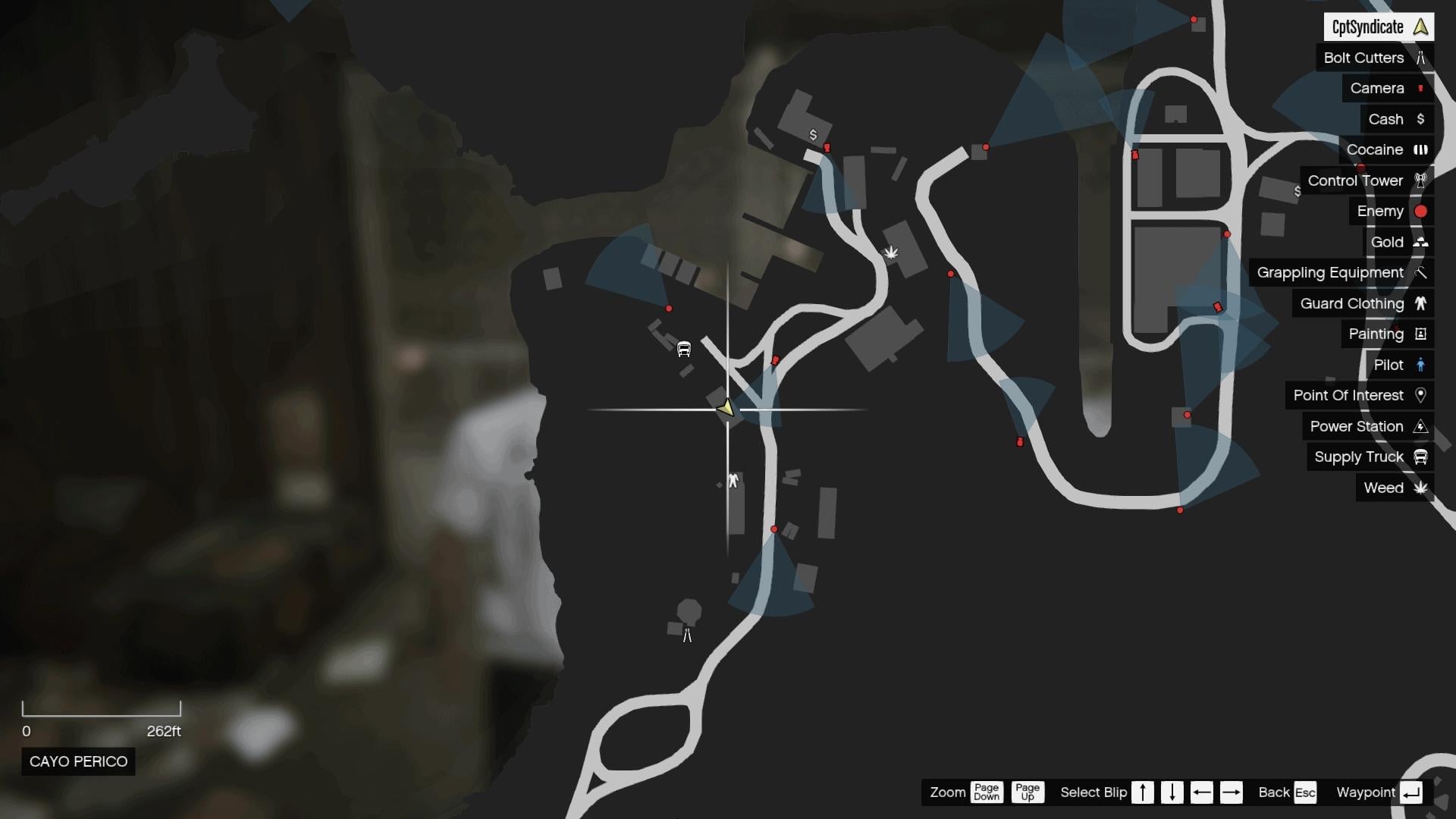Toggle the Enemy blip legend entry
This screenshot has height=819, width=1456.
(1380, 211)
